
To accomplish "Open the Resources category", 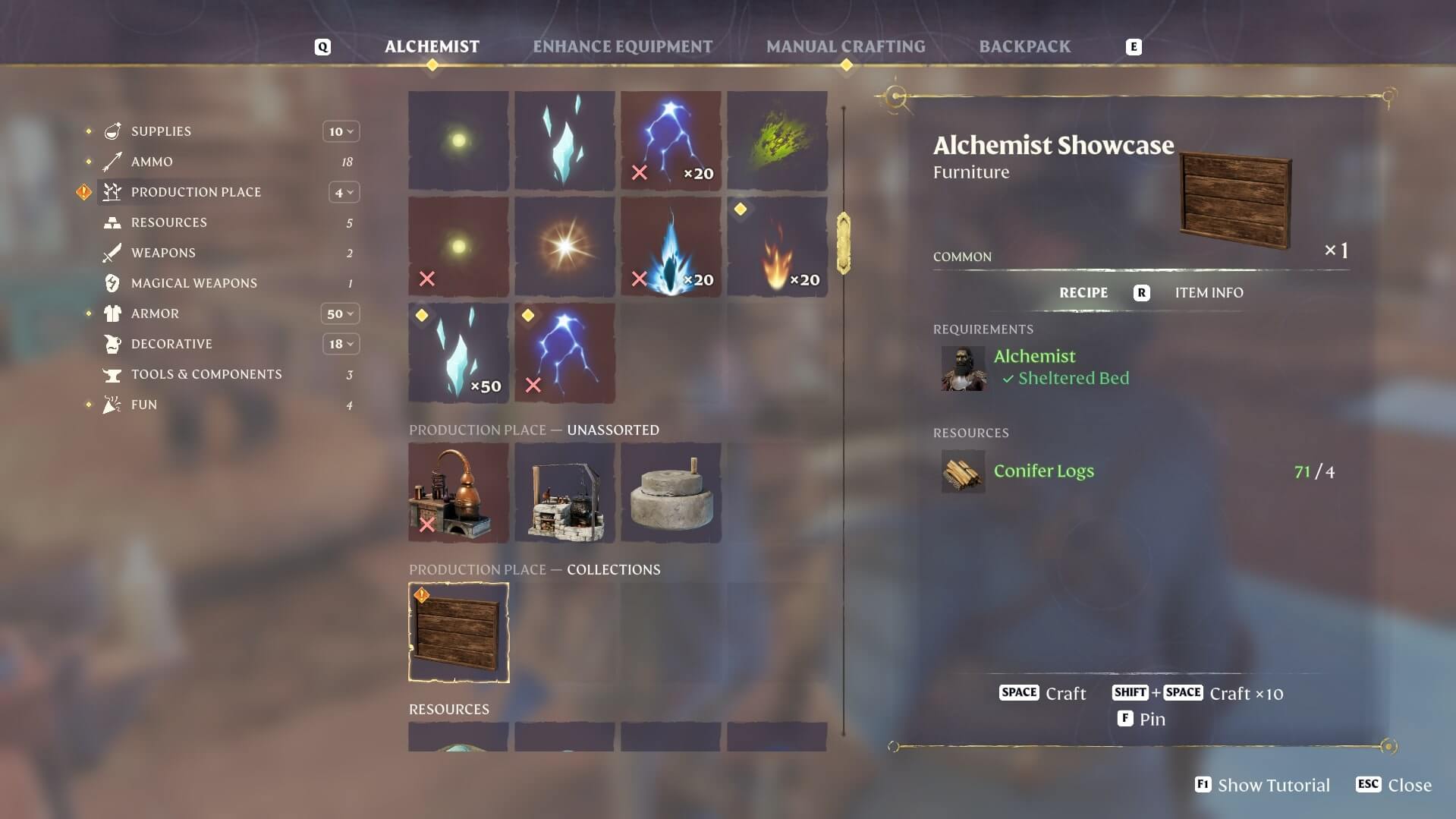I will click(x=168, y=222).
